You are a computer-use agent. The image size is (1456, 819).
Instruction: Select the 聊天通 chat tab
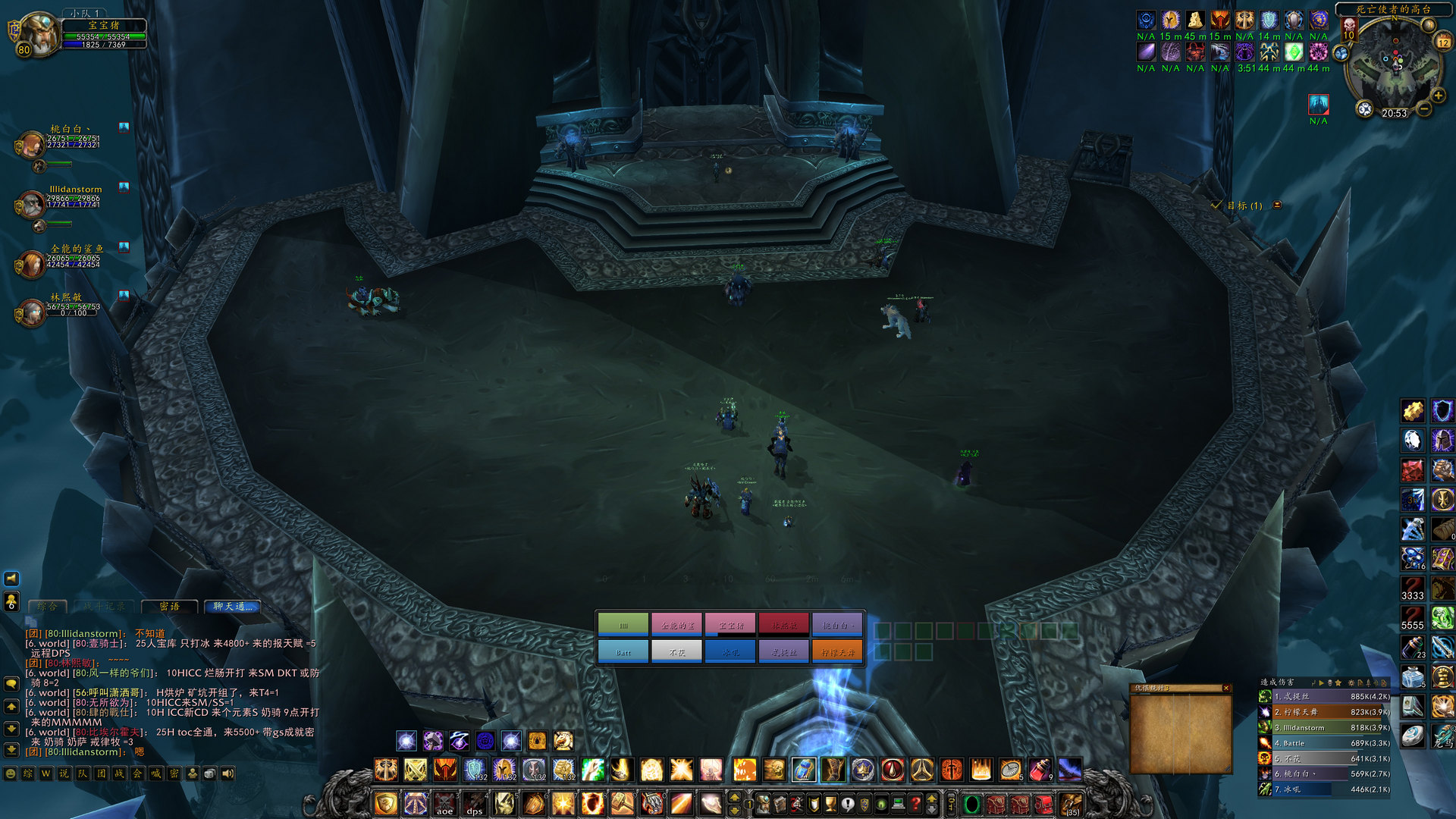(232, 607)
